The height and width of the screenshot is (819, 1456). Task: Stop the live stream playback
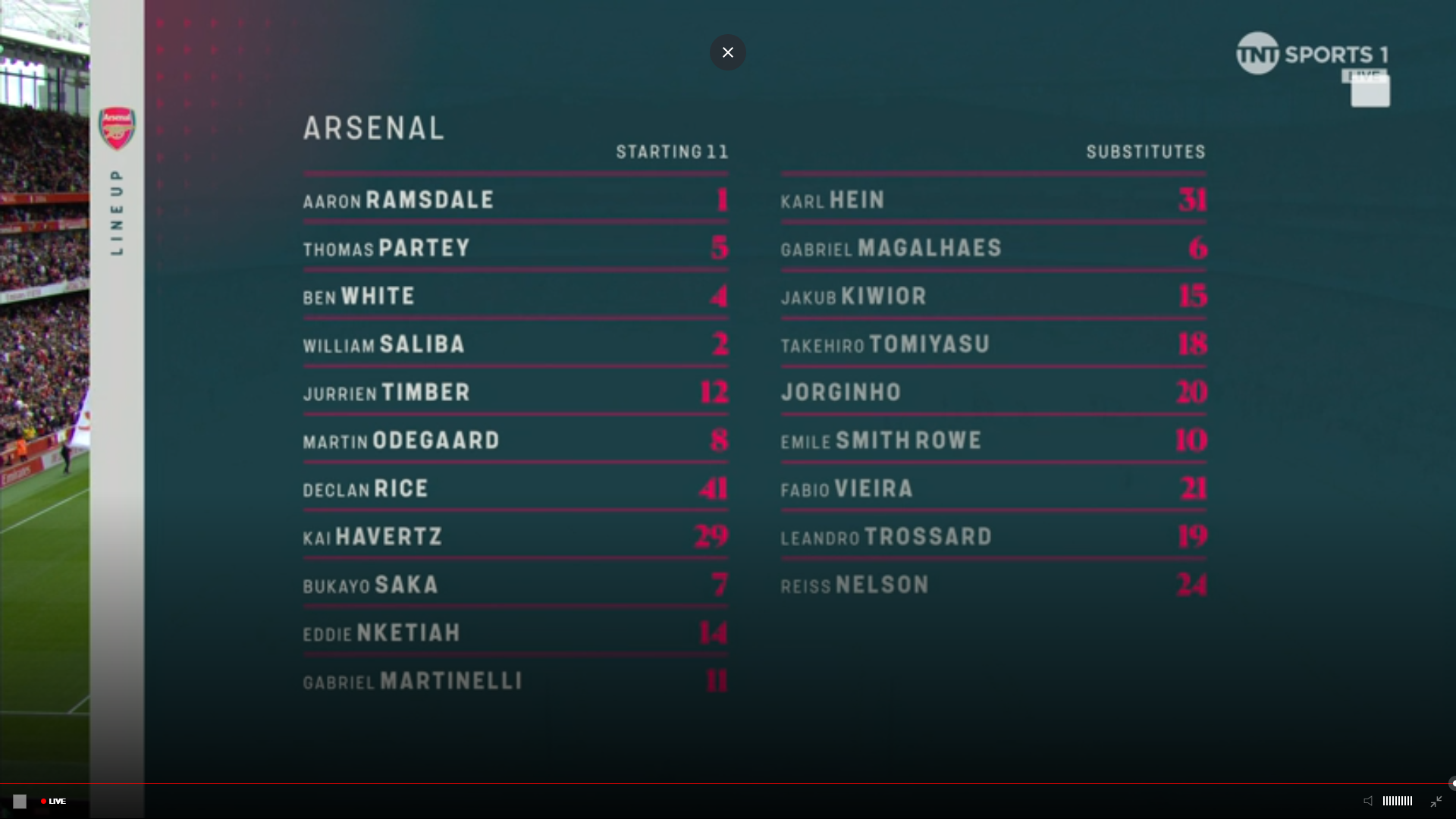tap(20, 801)
